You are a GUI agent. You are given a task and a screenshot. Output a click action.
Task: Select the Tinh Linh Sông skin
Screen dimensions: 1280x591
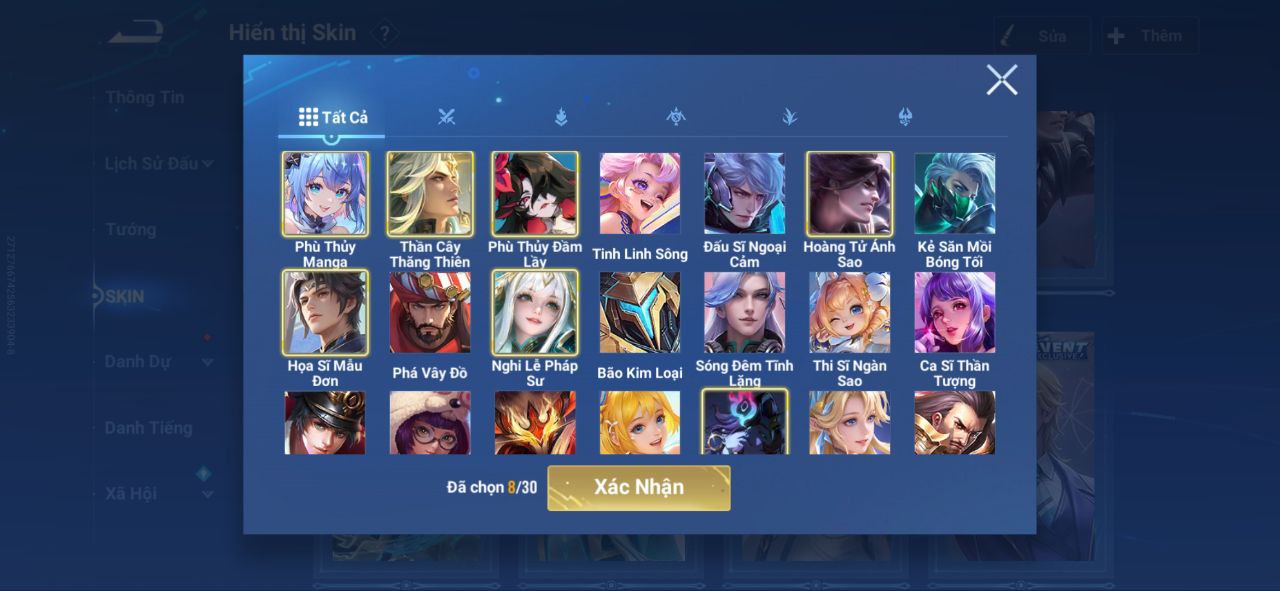[x=640, y=194]
